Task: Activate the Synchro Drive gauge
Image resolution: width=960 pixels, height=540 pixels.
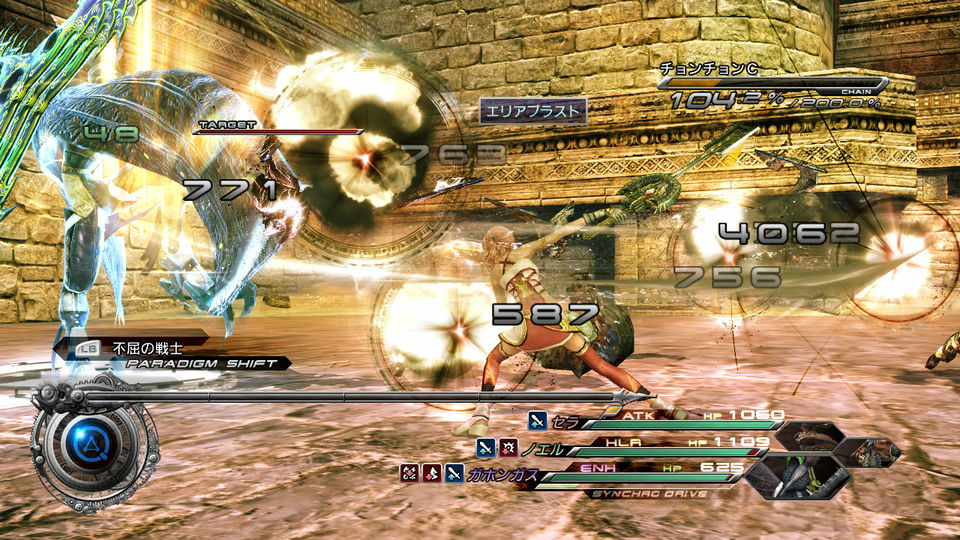Action: [648, 493]
